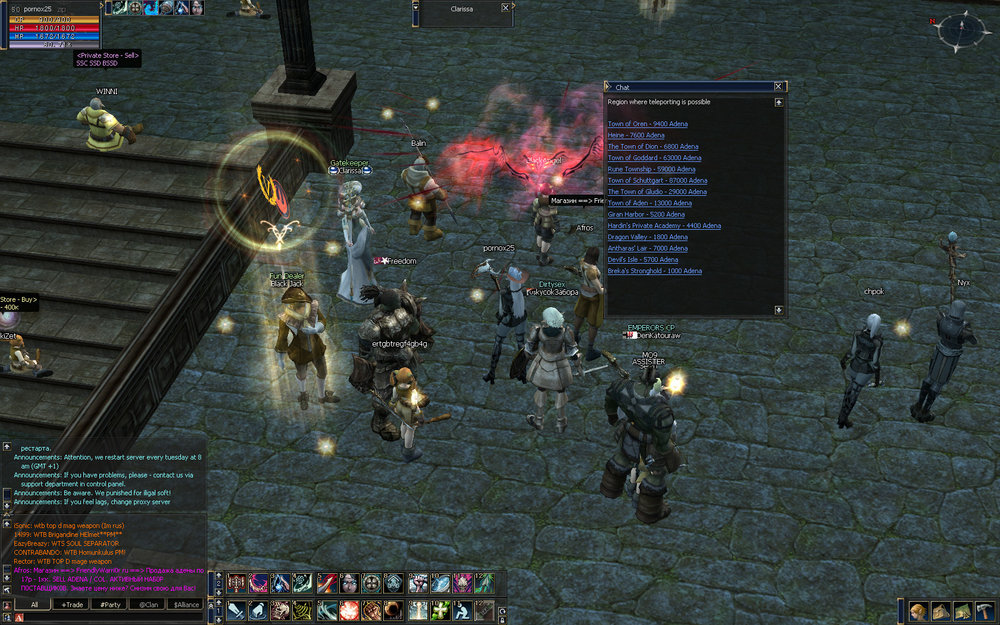Teleport to Dragon Valley for 1800 Adena
The width and height of the screenshot is (1000, 625).
(x=647, y=237)
